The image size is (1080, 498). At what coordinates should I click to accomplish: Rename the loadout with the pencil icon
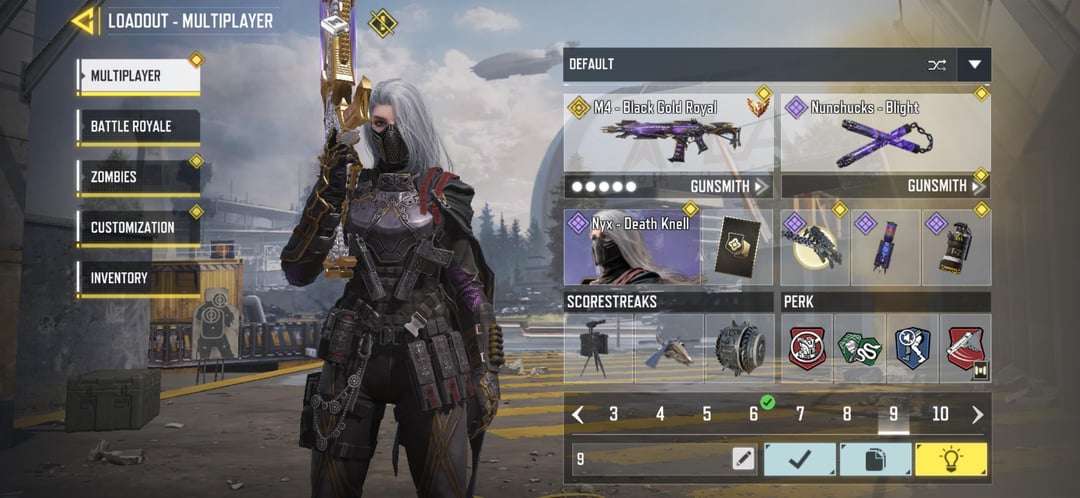click(742, 459)
